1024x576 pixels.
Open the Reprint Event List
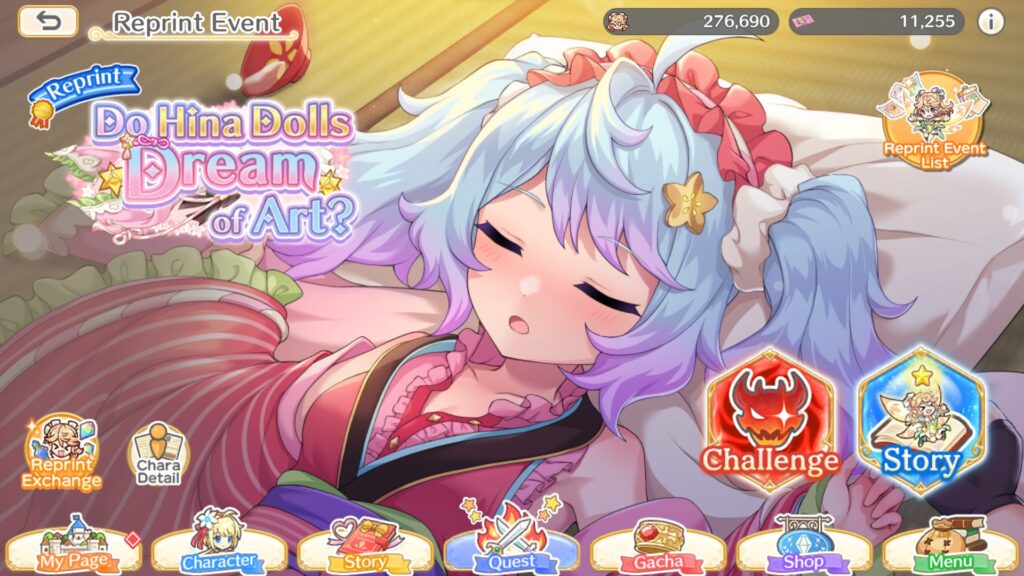click(933, 121)
